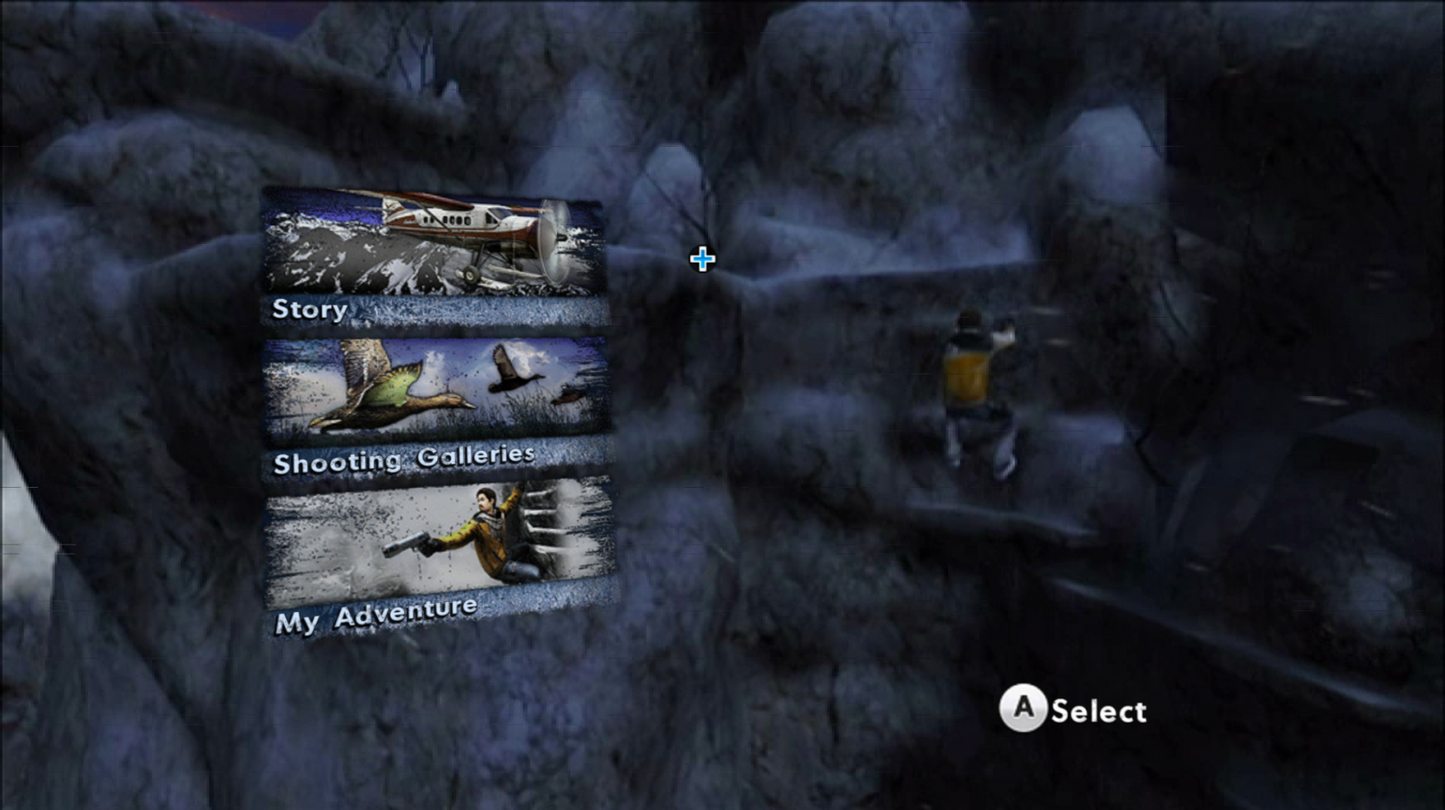Click the Select text prompt
The width and height of the screenshot is (1445, 810).
coord(1097,712)
